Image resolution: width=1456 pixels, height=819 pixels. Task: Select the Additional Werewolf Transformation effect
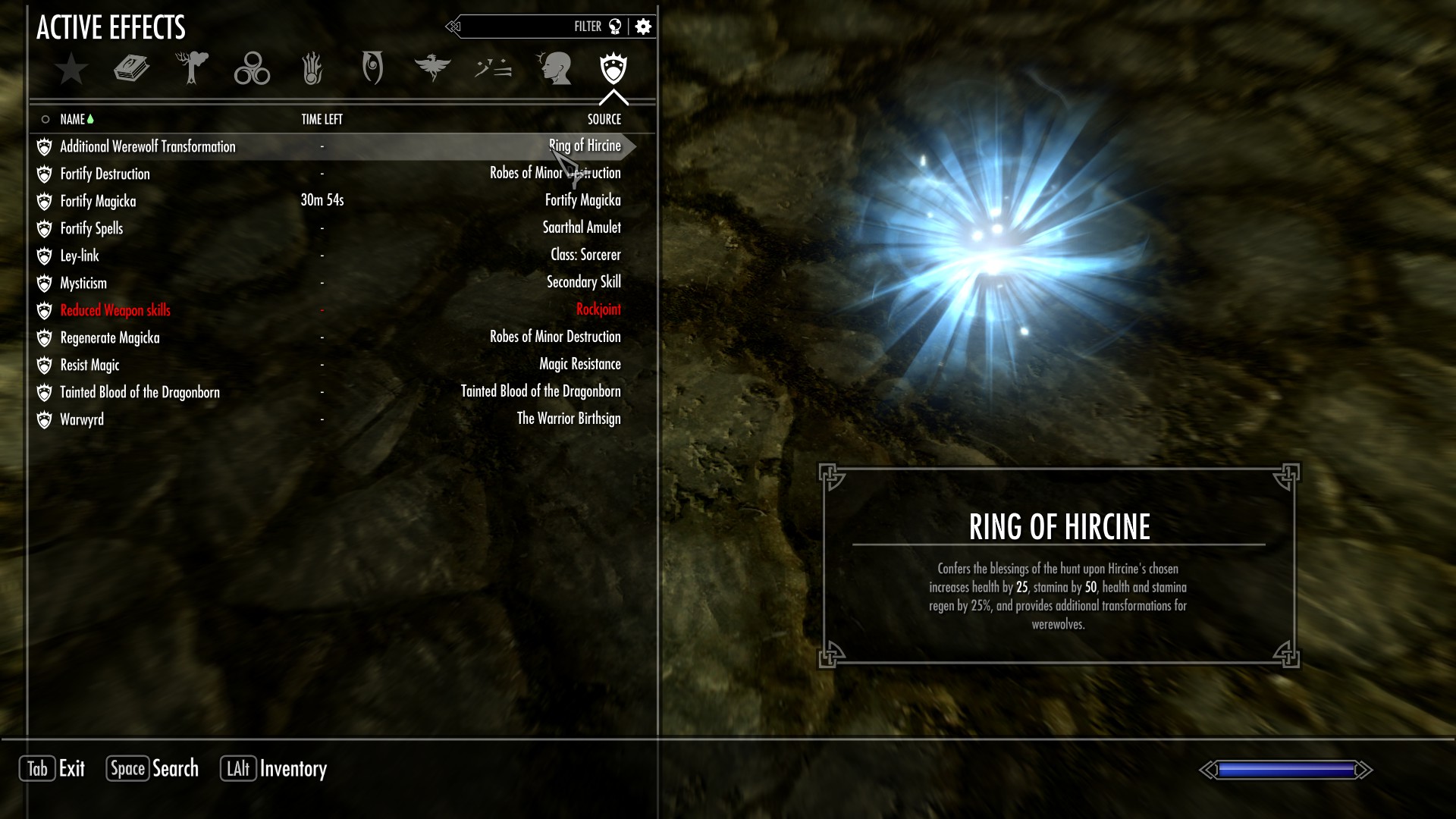pos(148,146)
